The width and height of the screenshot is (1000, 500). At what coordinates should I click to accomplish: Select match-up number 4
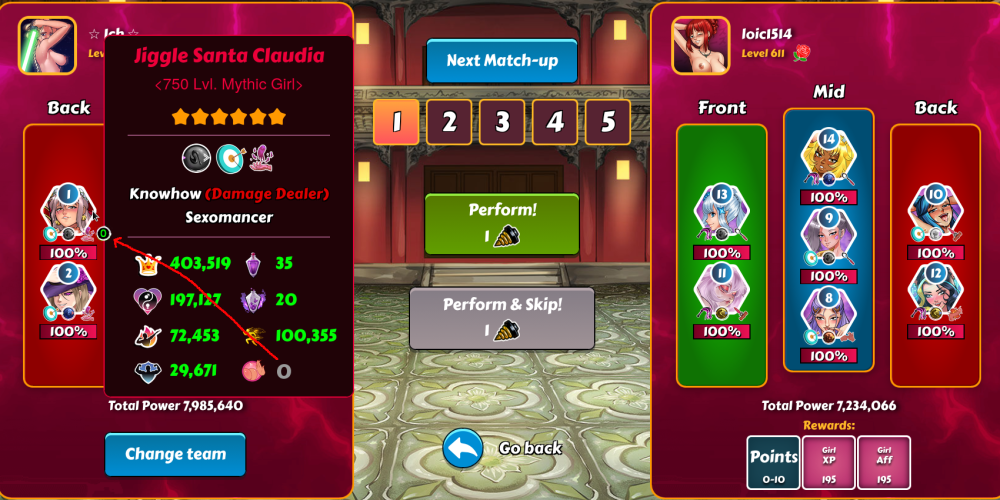[555, 122]
